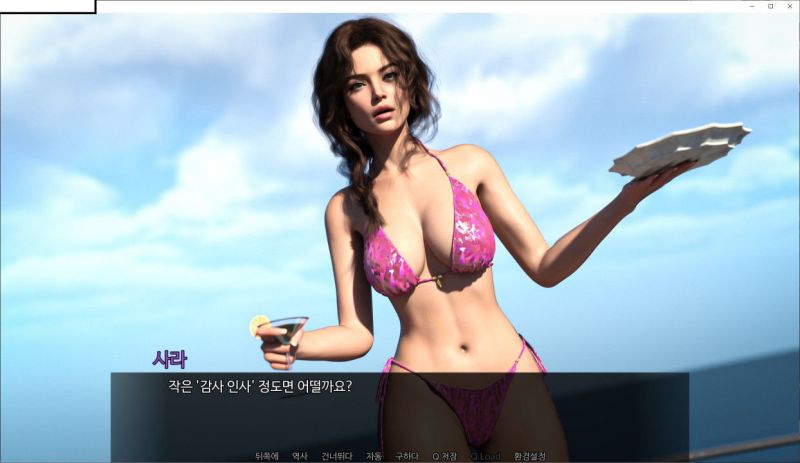Close the game window
Image resolution: width=800 pixels, height=463 pixels.
788,6
